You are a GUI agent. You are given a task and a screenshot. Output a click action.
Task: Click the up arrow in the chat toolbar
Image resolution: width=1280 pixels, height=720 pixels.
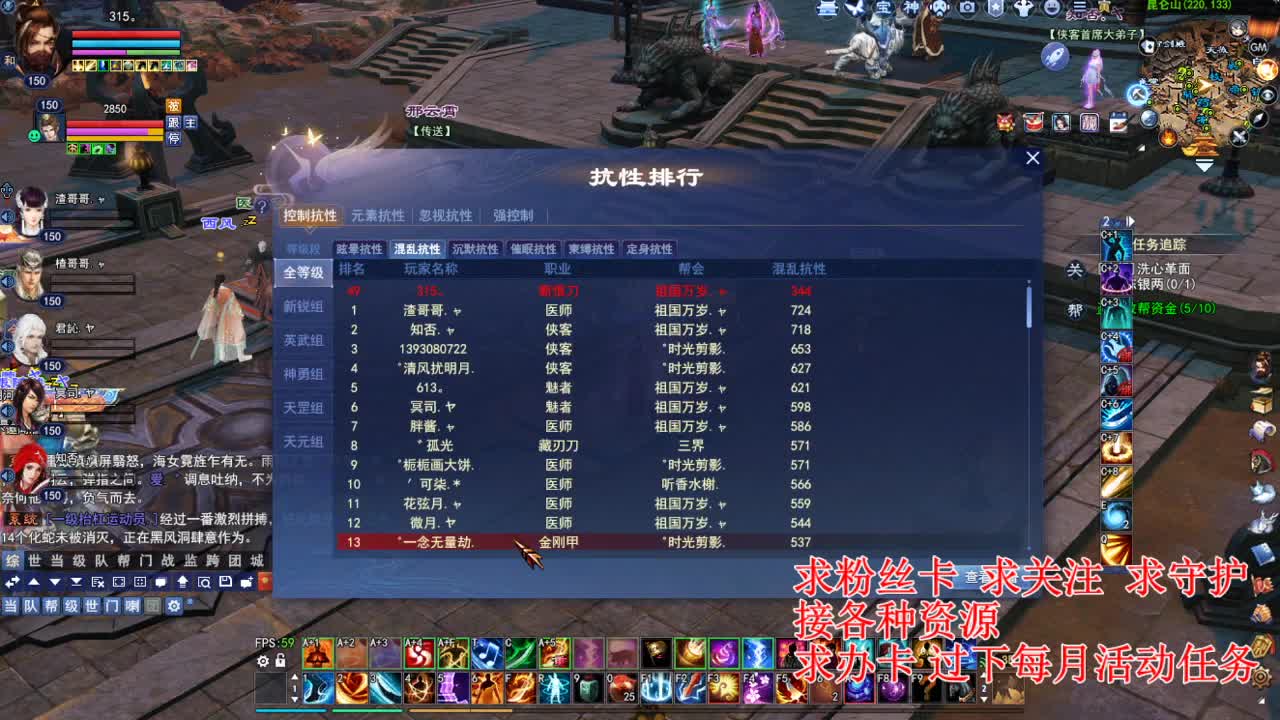click(34, 582)
